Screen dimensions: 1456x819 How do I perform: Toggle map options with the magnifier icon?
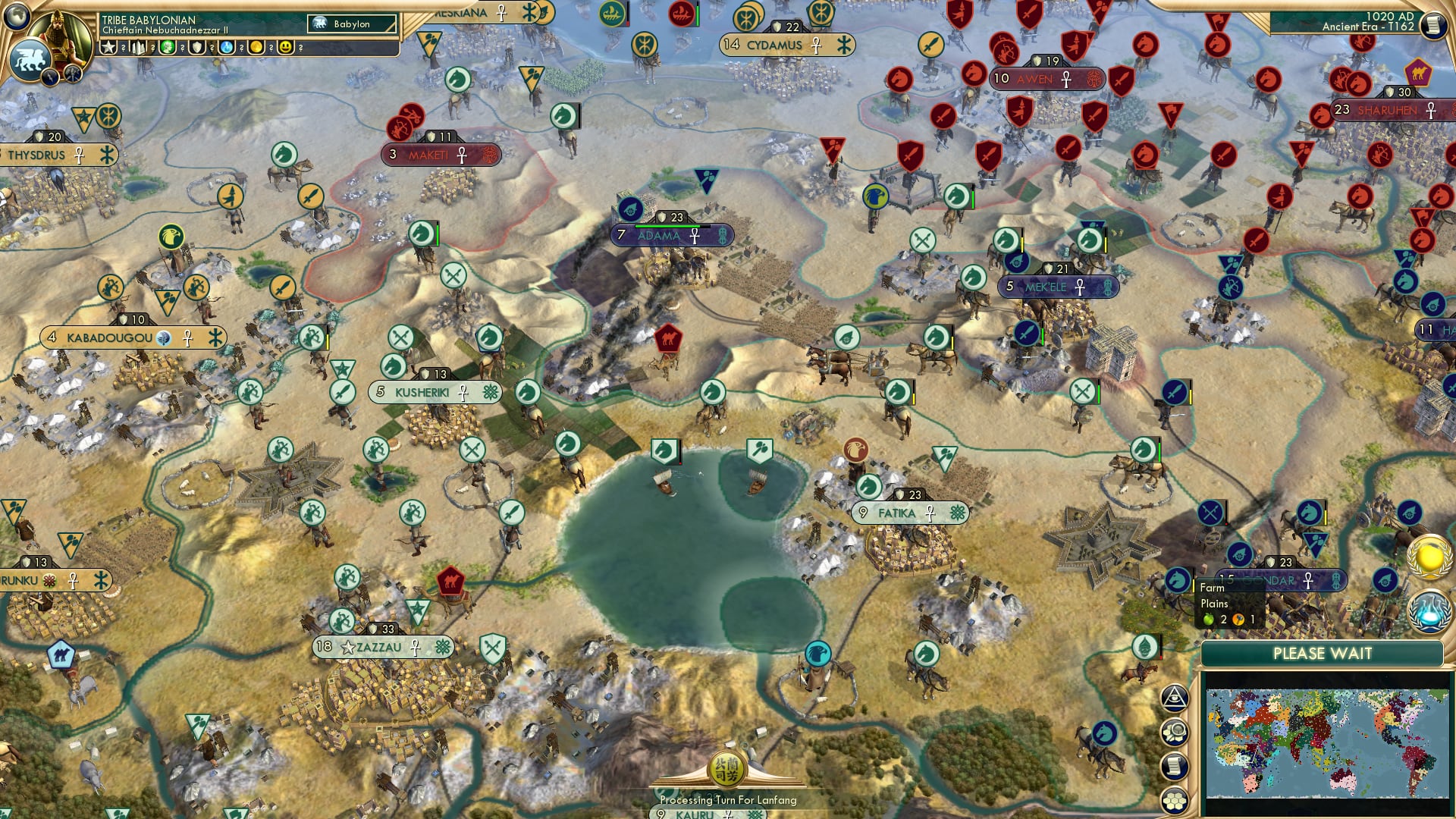pyautogui.click(x=1175, y=732)
